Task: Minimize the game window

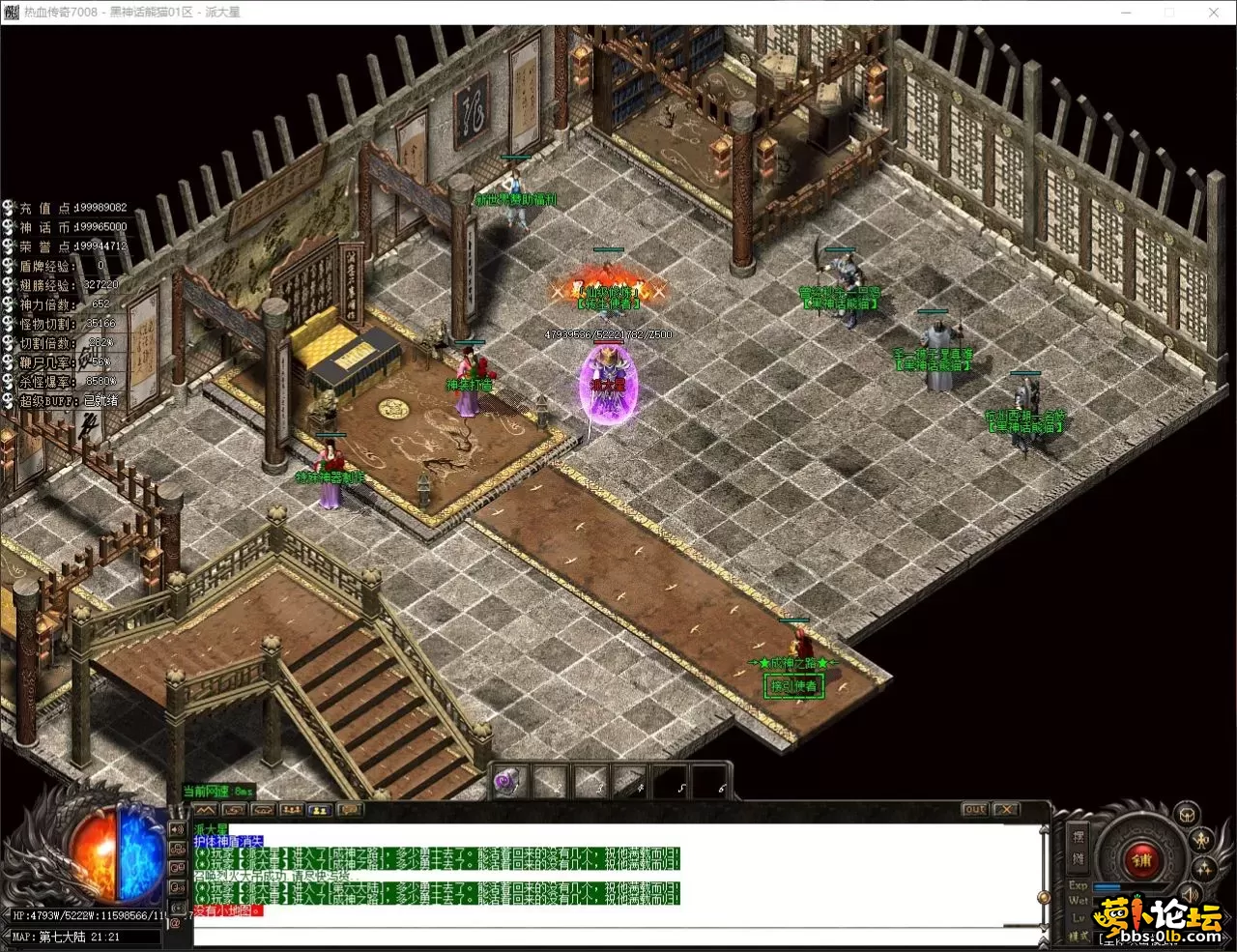Action: pos(1127,13)
